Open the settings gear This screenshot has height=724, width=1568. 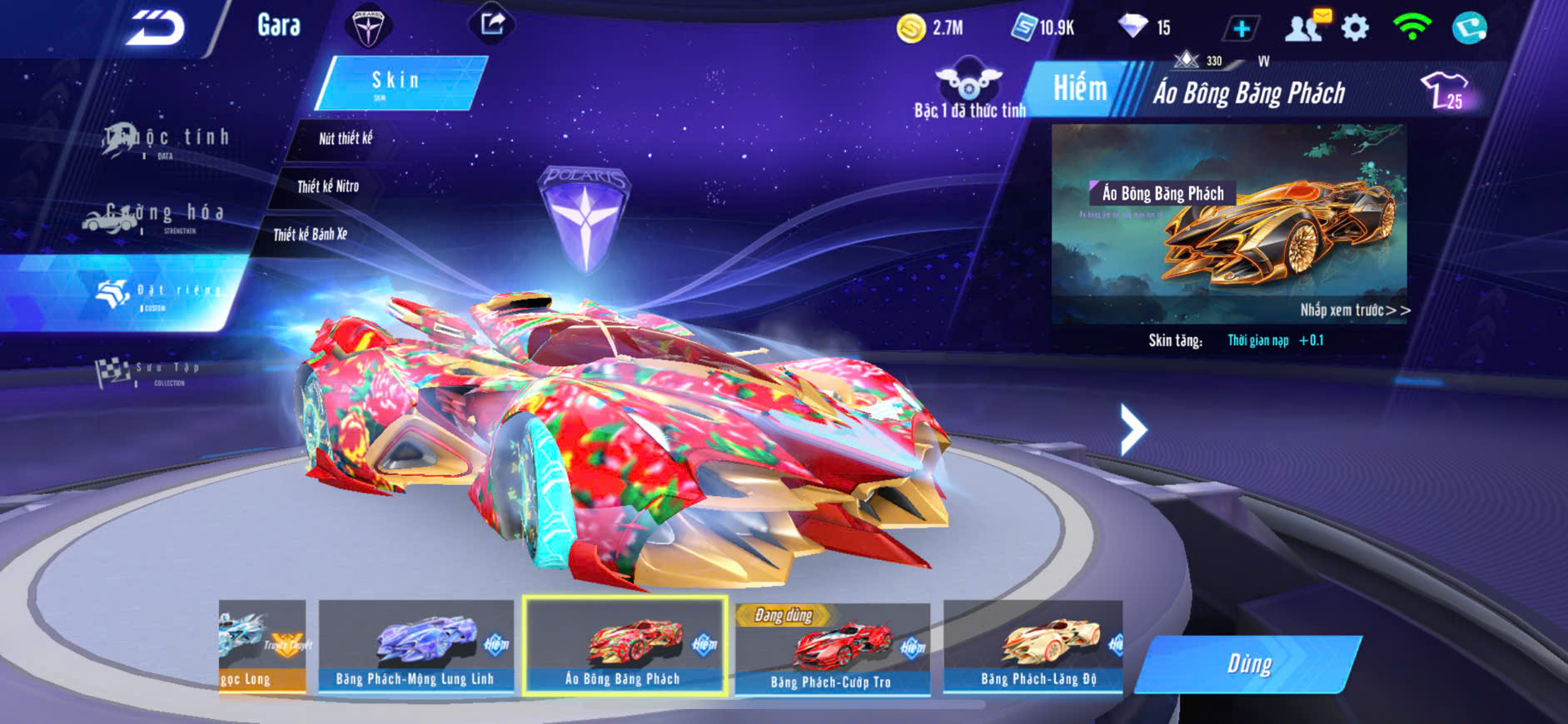coord(1356,28)
